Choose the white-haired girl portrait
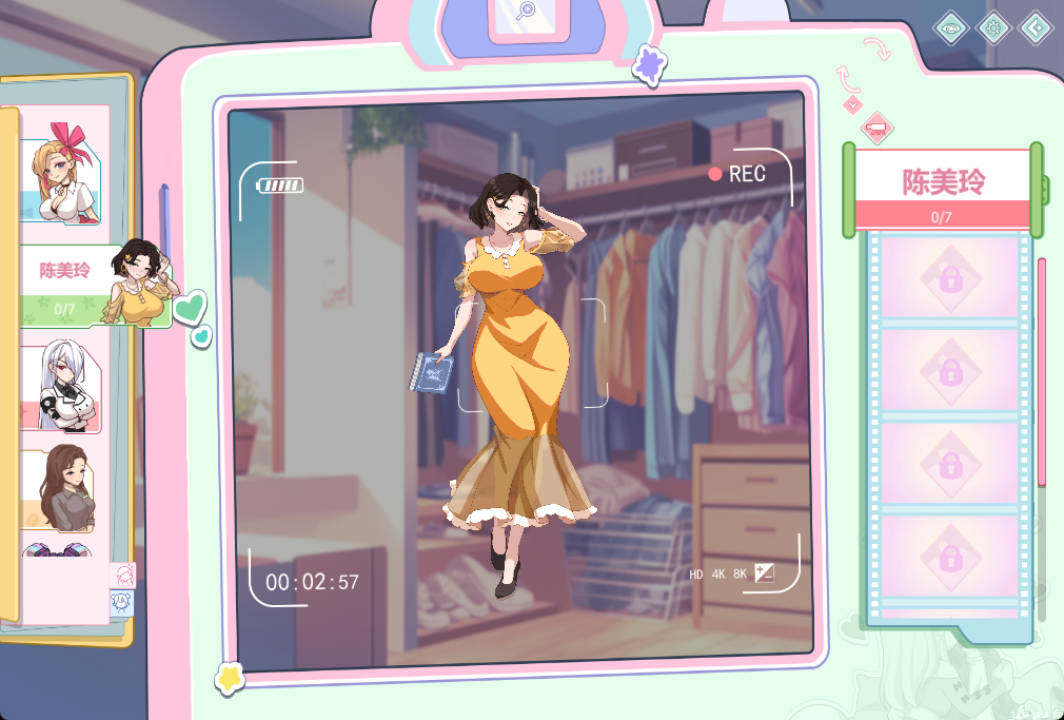The height and width of the screenshot is (720, 1064). [x=62, y=385]
